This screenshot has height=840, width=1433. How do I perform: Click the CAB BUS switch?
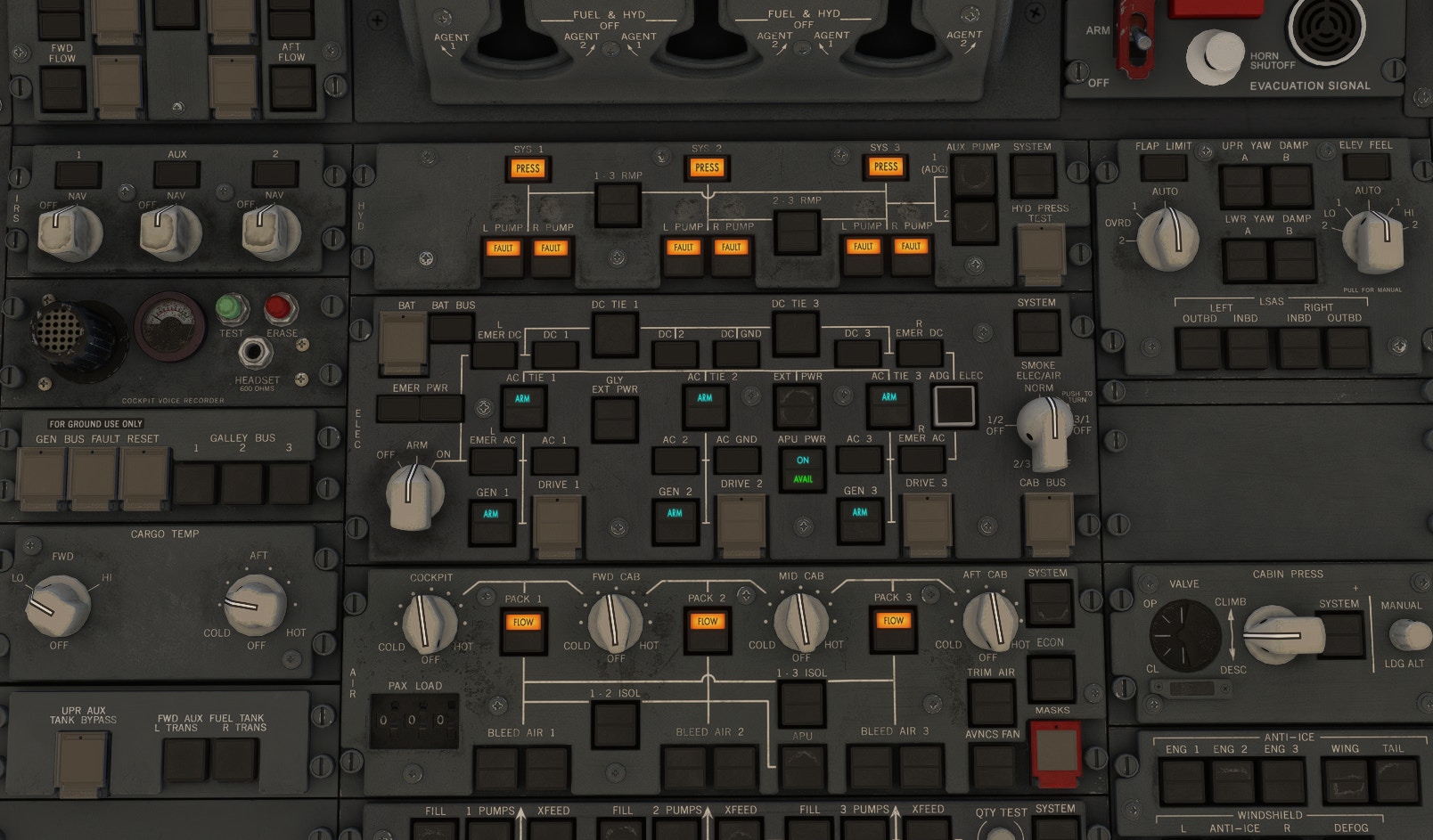point(1048,523)
